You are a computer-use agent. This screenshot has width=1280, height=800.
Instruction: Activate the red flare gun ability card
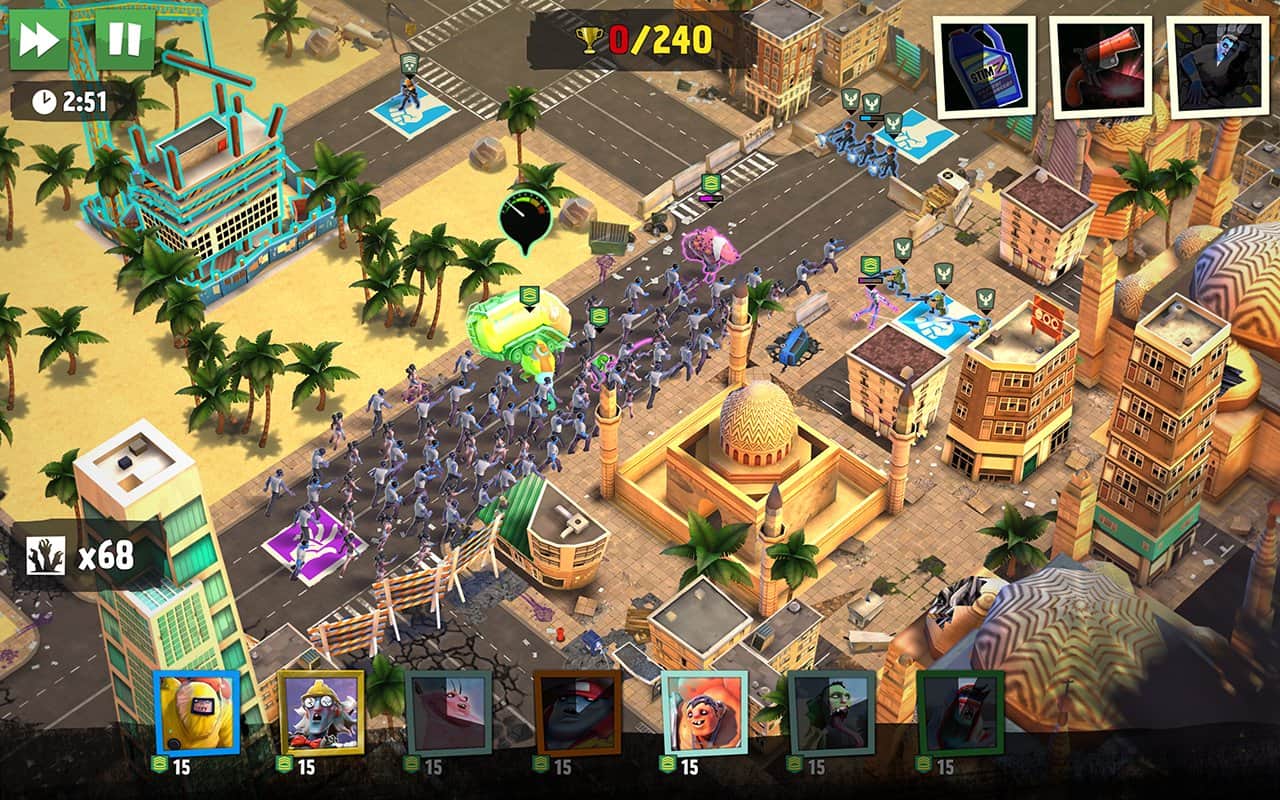[x=1100, y=67]
